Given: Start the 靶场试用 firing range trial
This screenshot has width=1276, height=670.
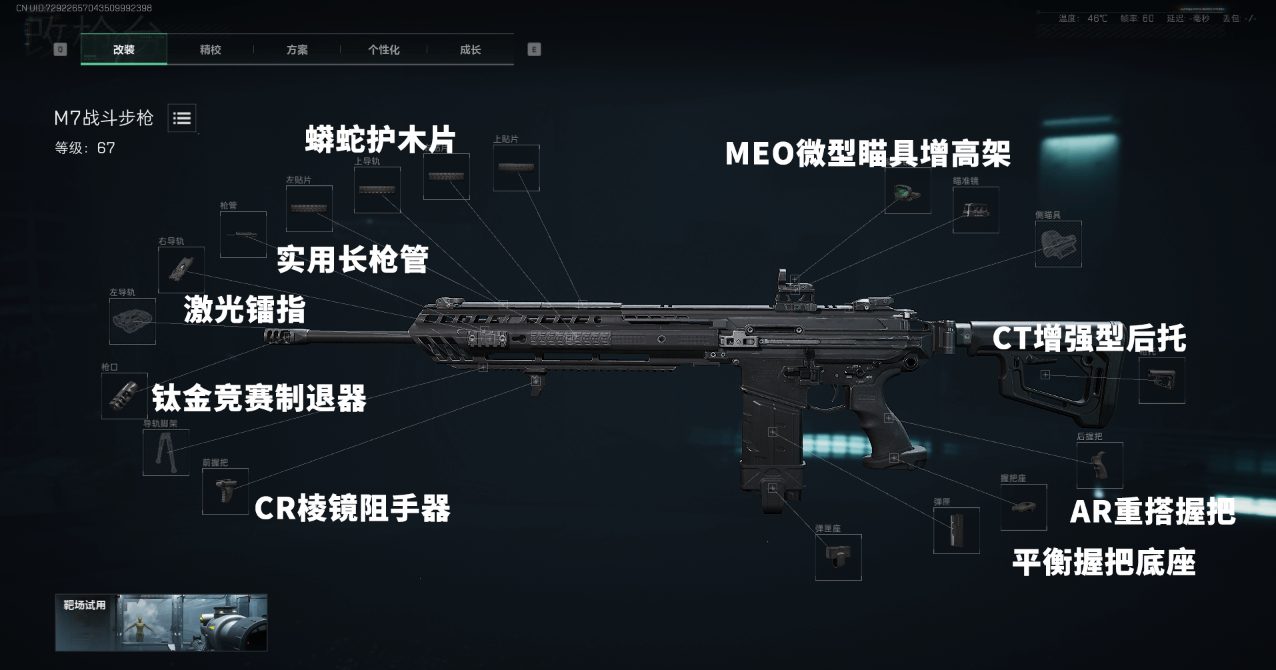Looking at the screenshot, I should click(161, 623).
